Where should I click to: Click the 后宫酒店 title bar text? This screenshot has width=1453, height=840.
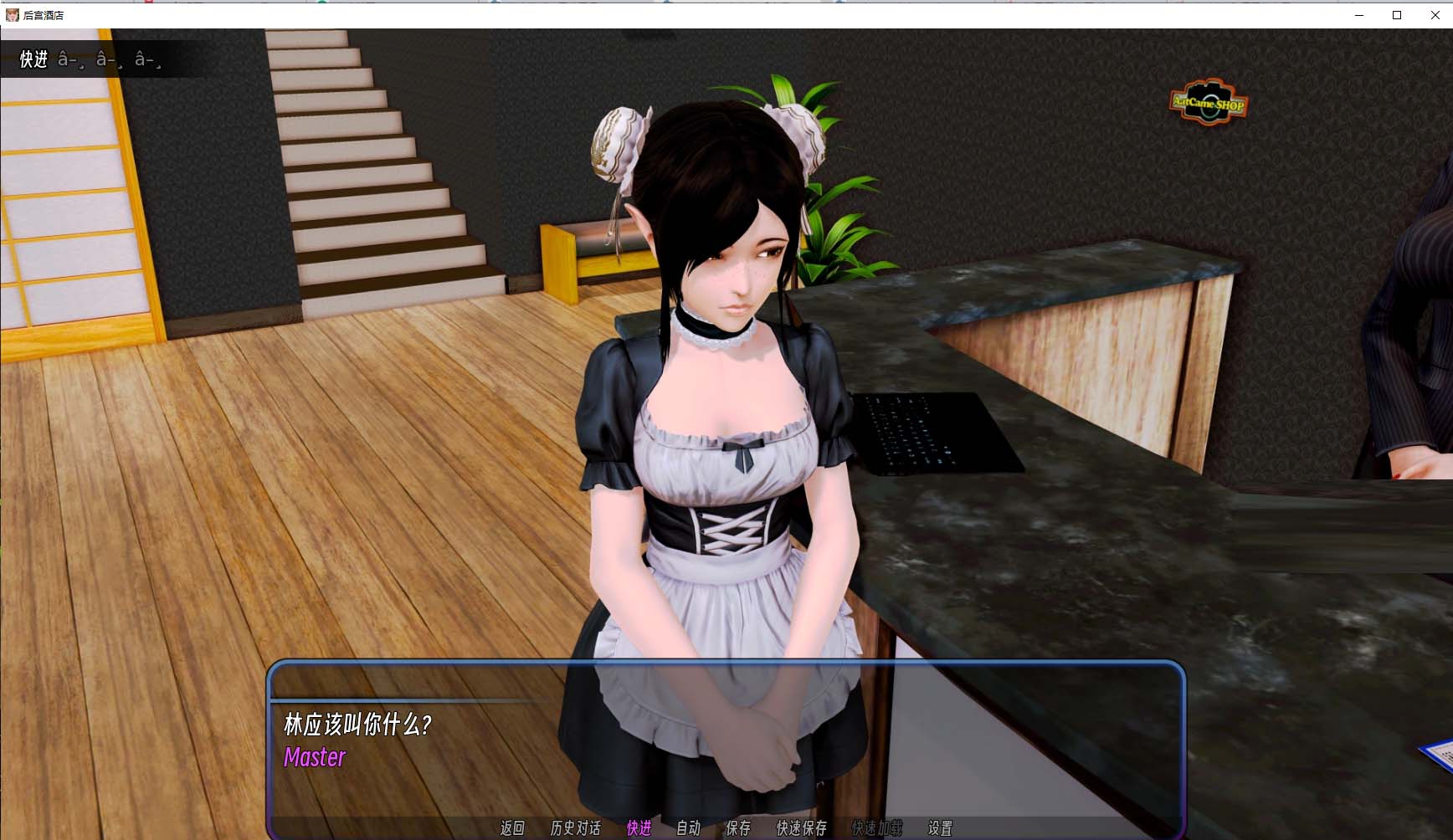point(44,14)
